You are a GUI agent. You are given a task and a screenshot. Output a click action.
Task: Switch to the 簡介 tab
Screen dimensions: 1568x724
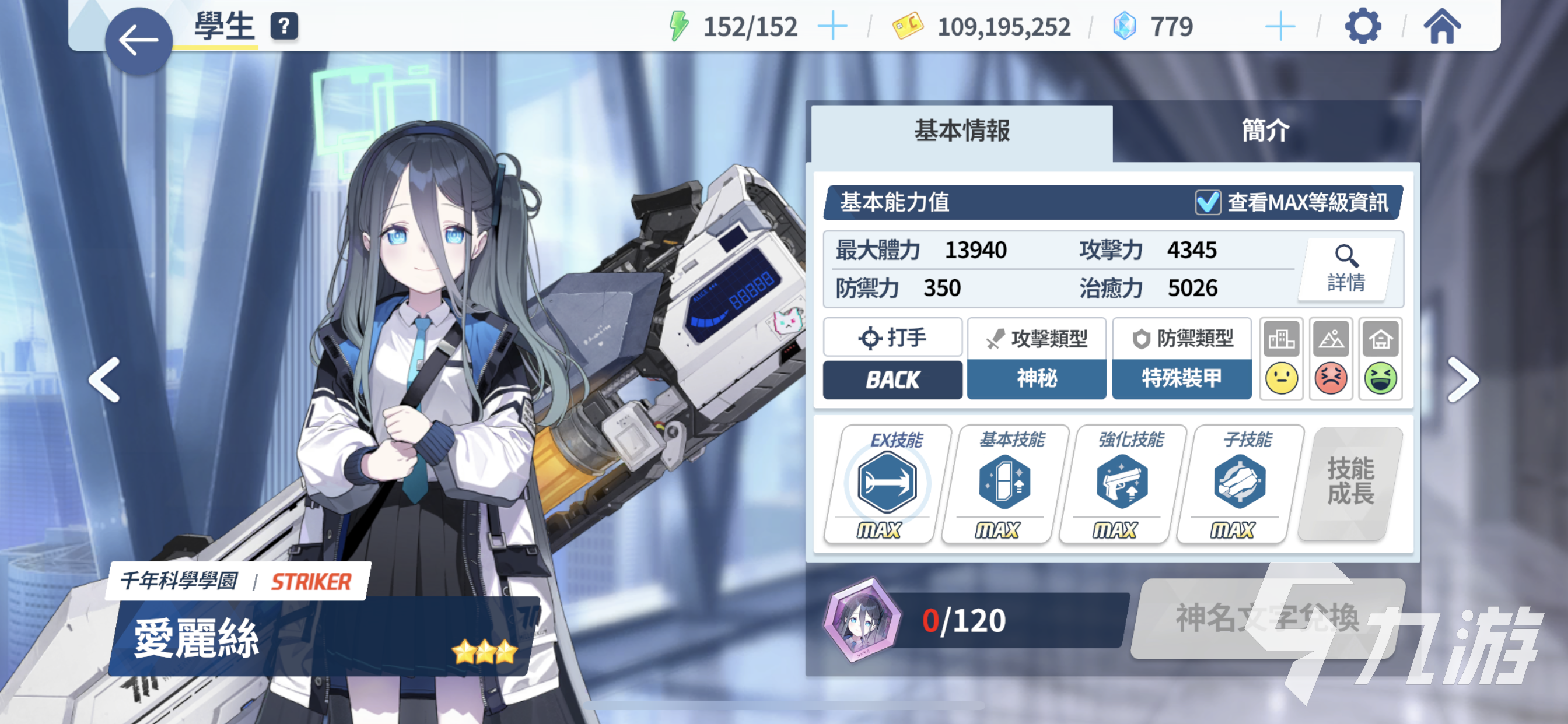[1265, 131]
